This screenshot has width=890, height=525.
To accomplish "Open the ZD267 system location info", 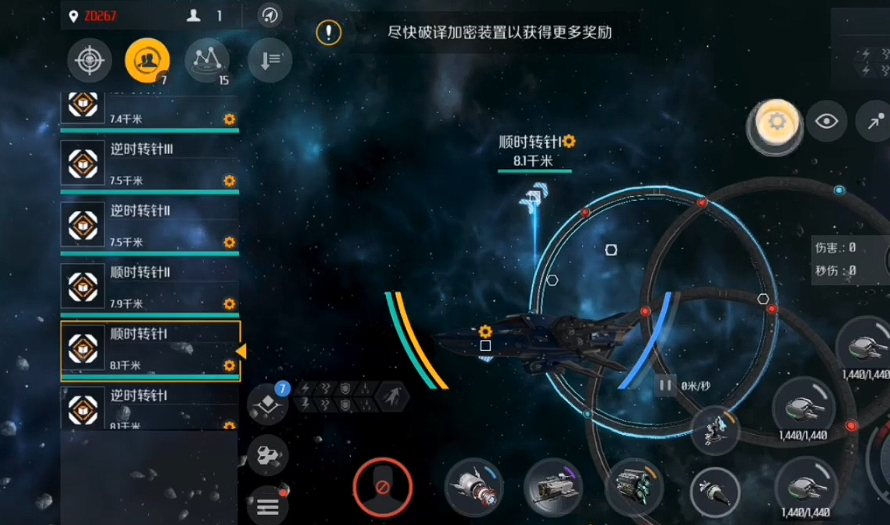I will [93, 16].
